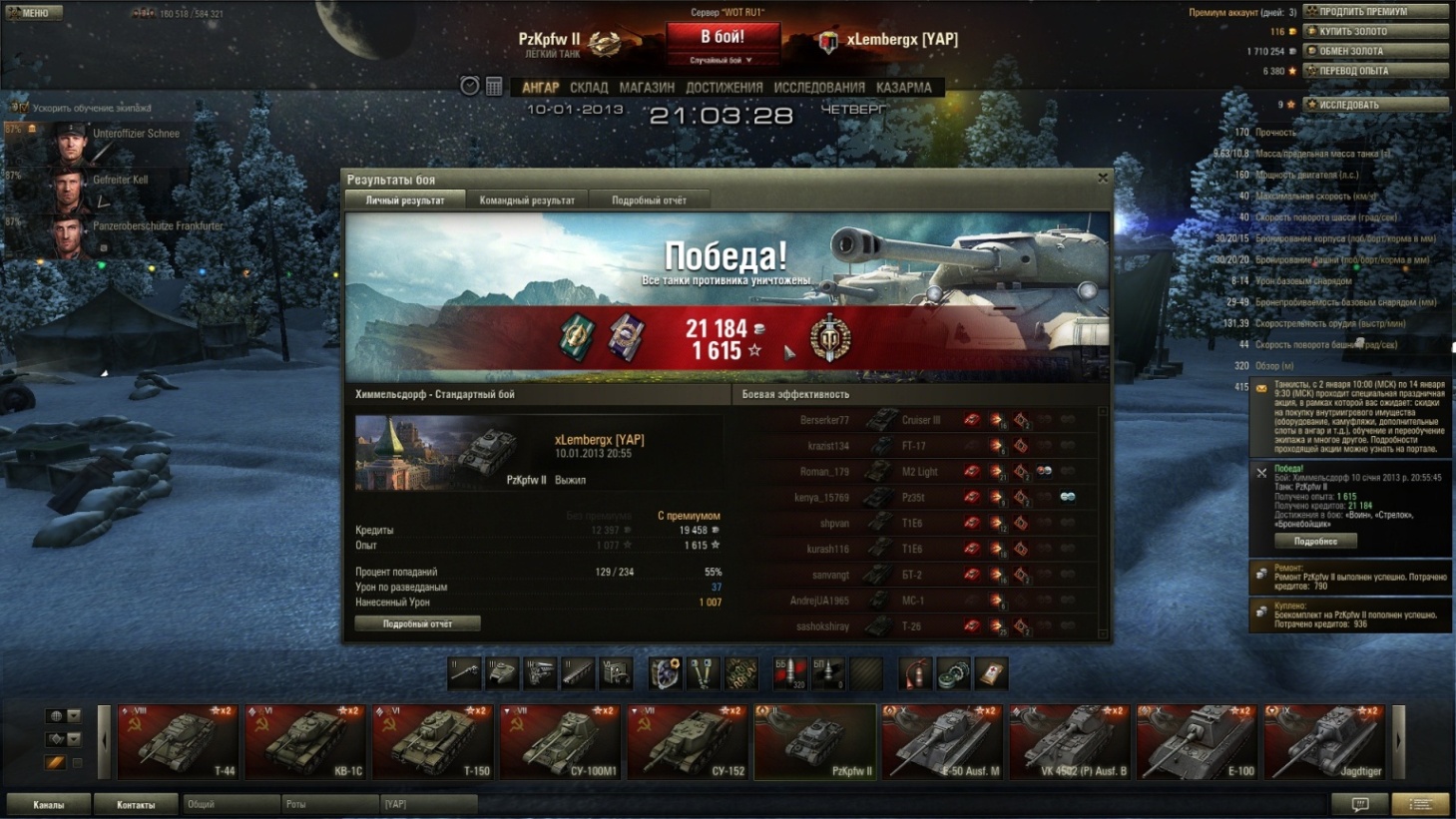This screenshot has width=1456, height=819.
Task: Click ПРОДЛИТЬ ПРЕМИУМ button
Action: click(1376, 12)
